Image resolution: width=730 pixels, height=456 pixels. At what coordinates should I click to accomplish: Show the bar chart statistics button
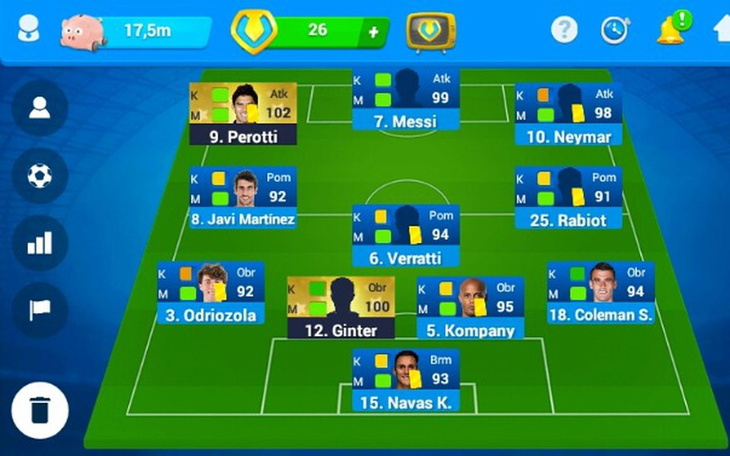[40, 243]
